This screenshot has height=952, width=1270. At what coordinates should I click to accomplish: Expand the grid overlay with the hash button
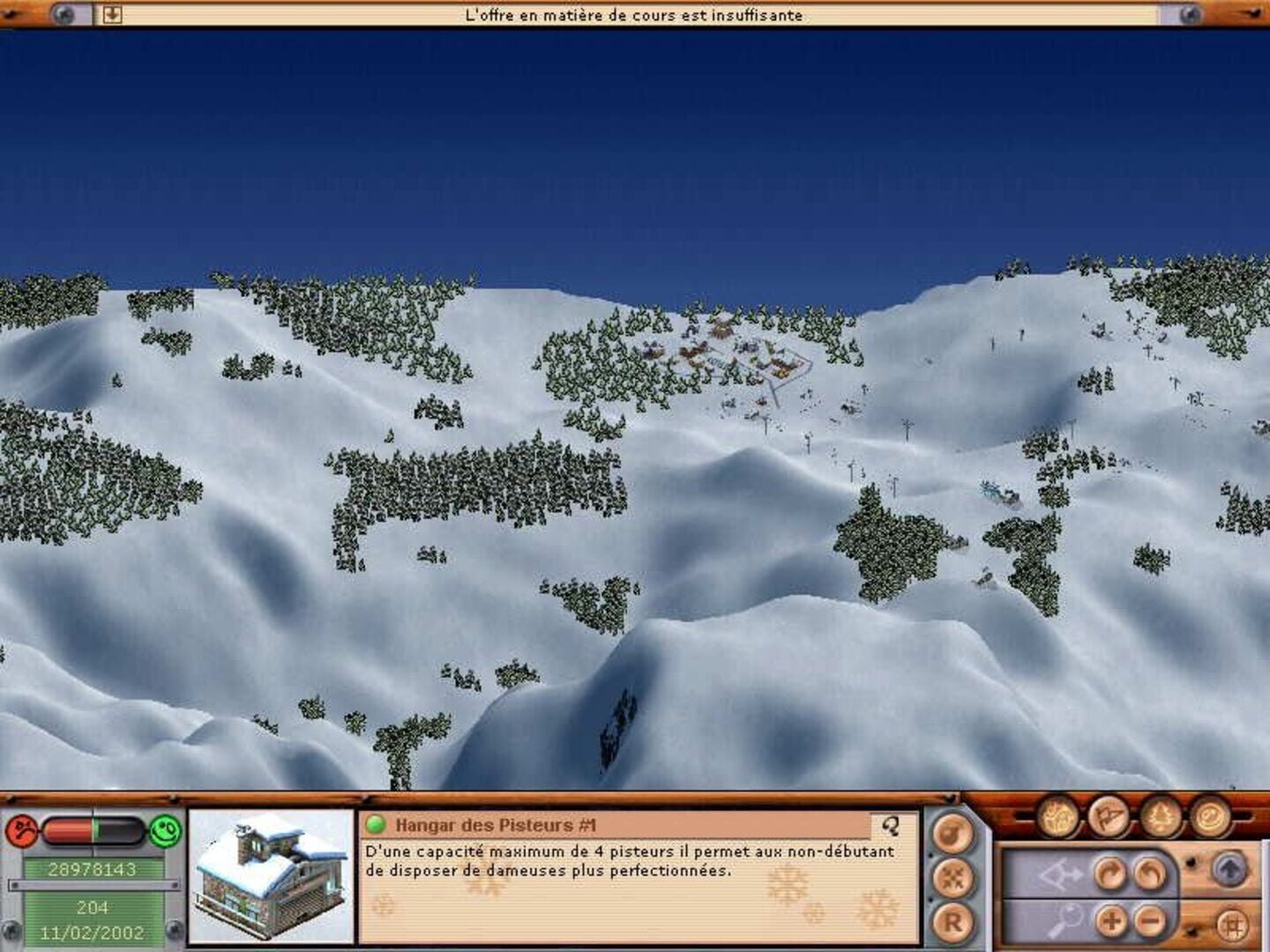coord(1232,925)
